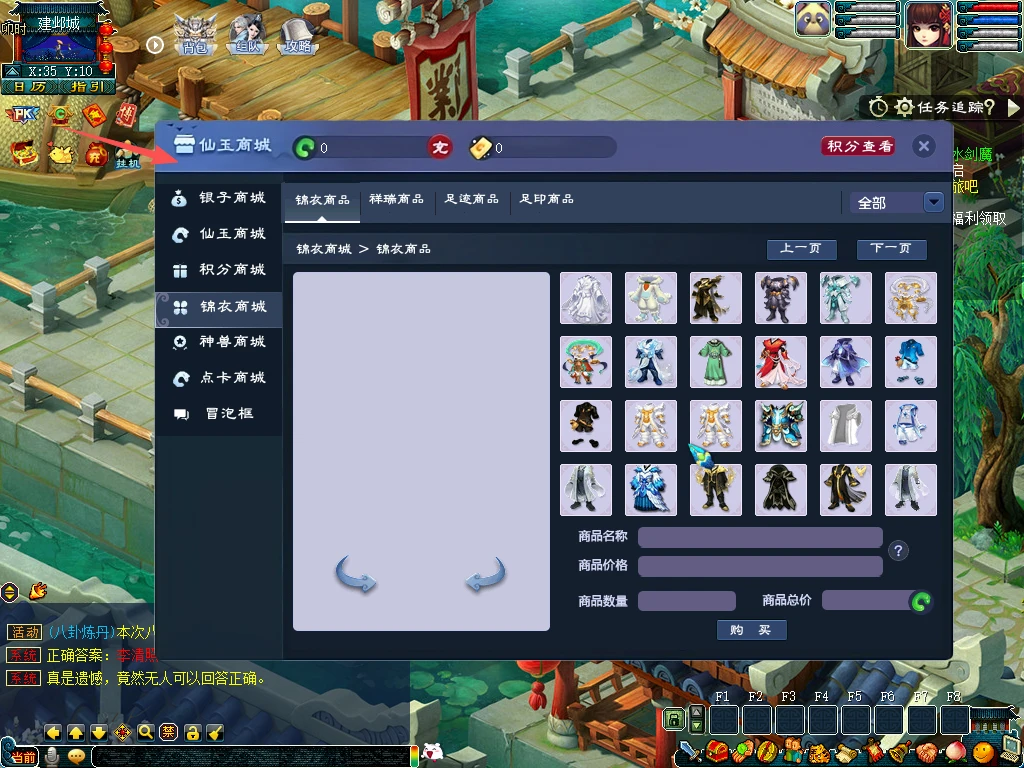Open the 神兽商城 category
The height and width of the screenshot is (768, 1024).
[219, 342]
